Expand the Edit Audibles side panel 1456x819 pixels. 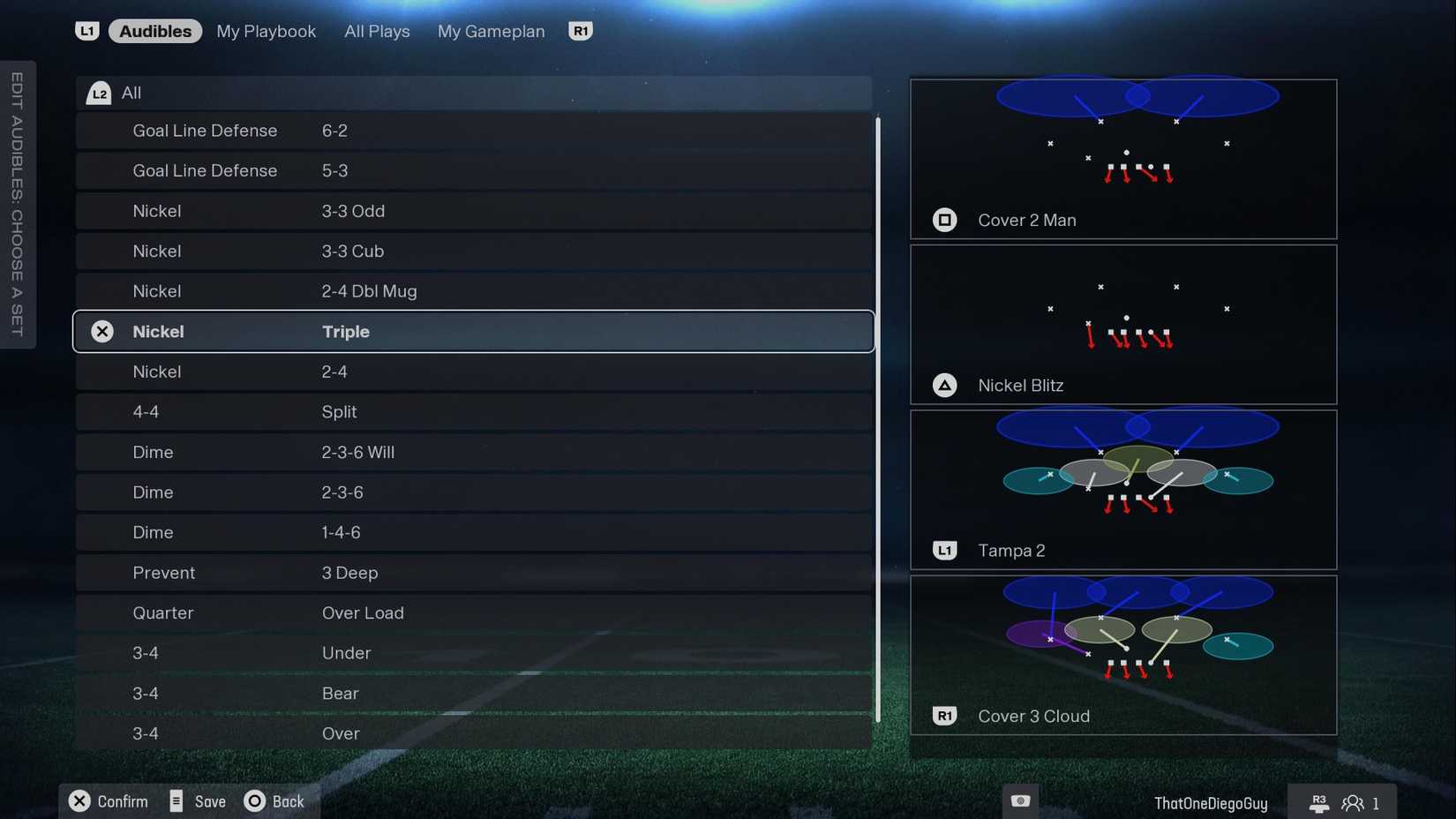[17, 204]
